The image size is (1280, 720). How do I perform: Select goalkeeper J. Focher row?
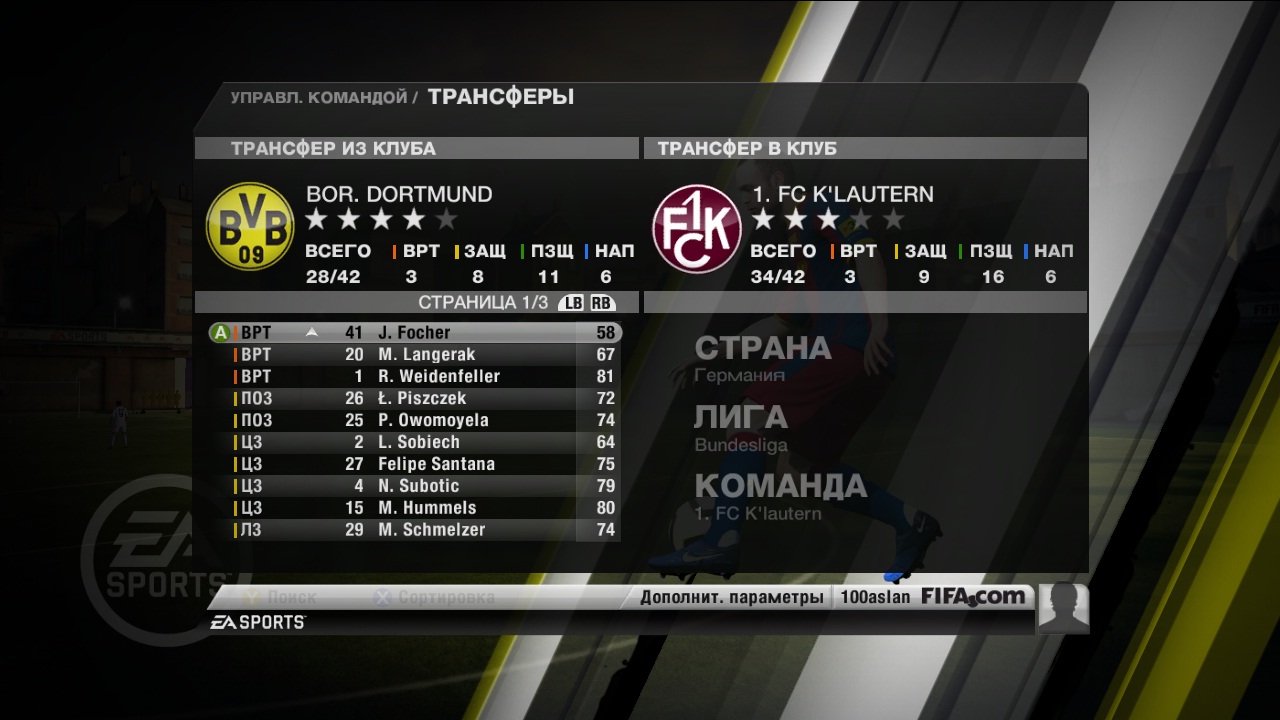[x=414, y=332]
